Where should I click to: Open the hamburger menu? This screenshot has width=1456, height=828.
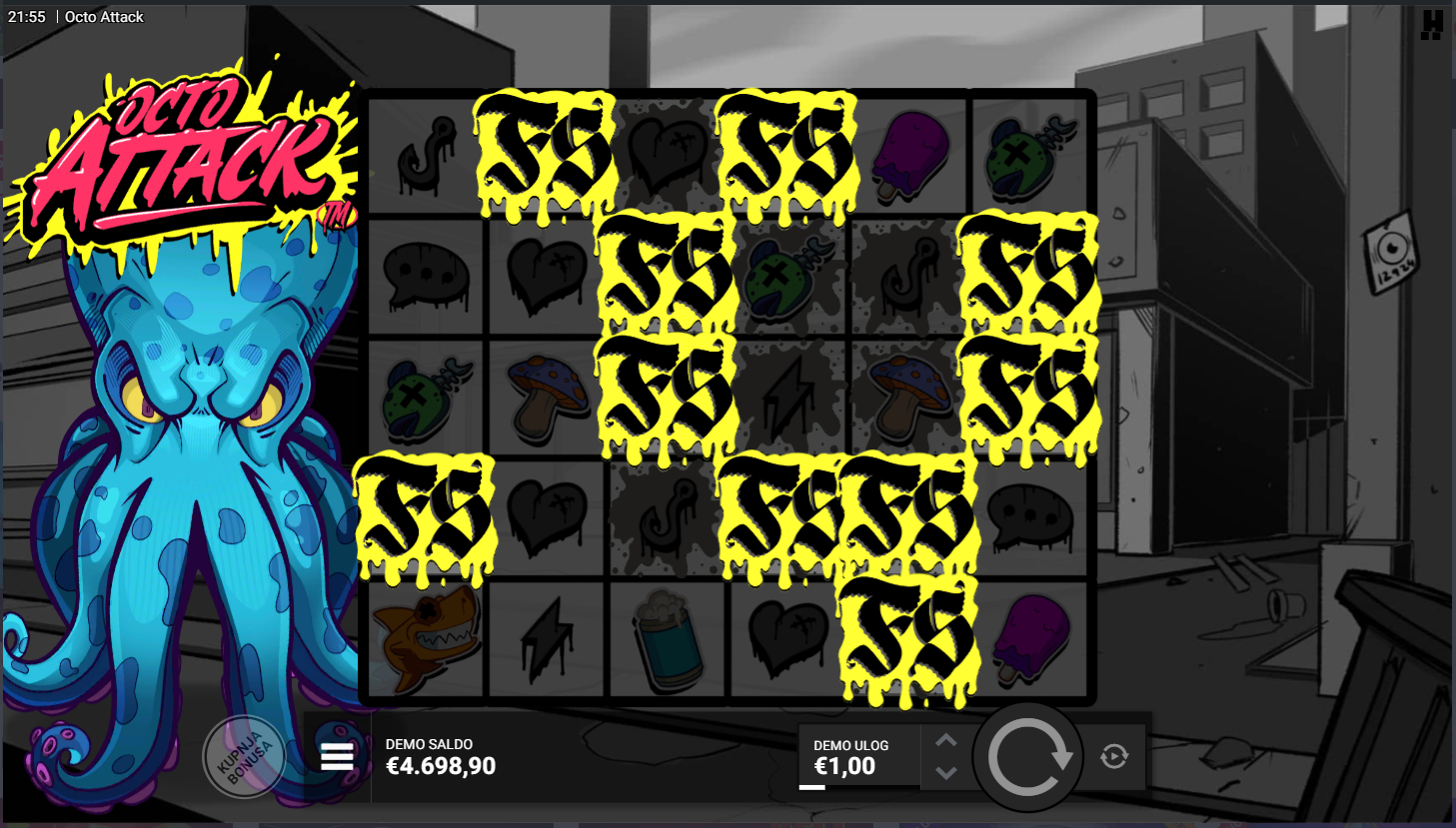pos(337,757)
